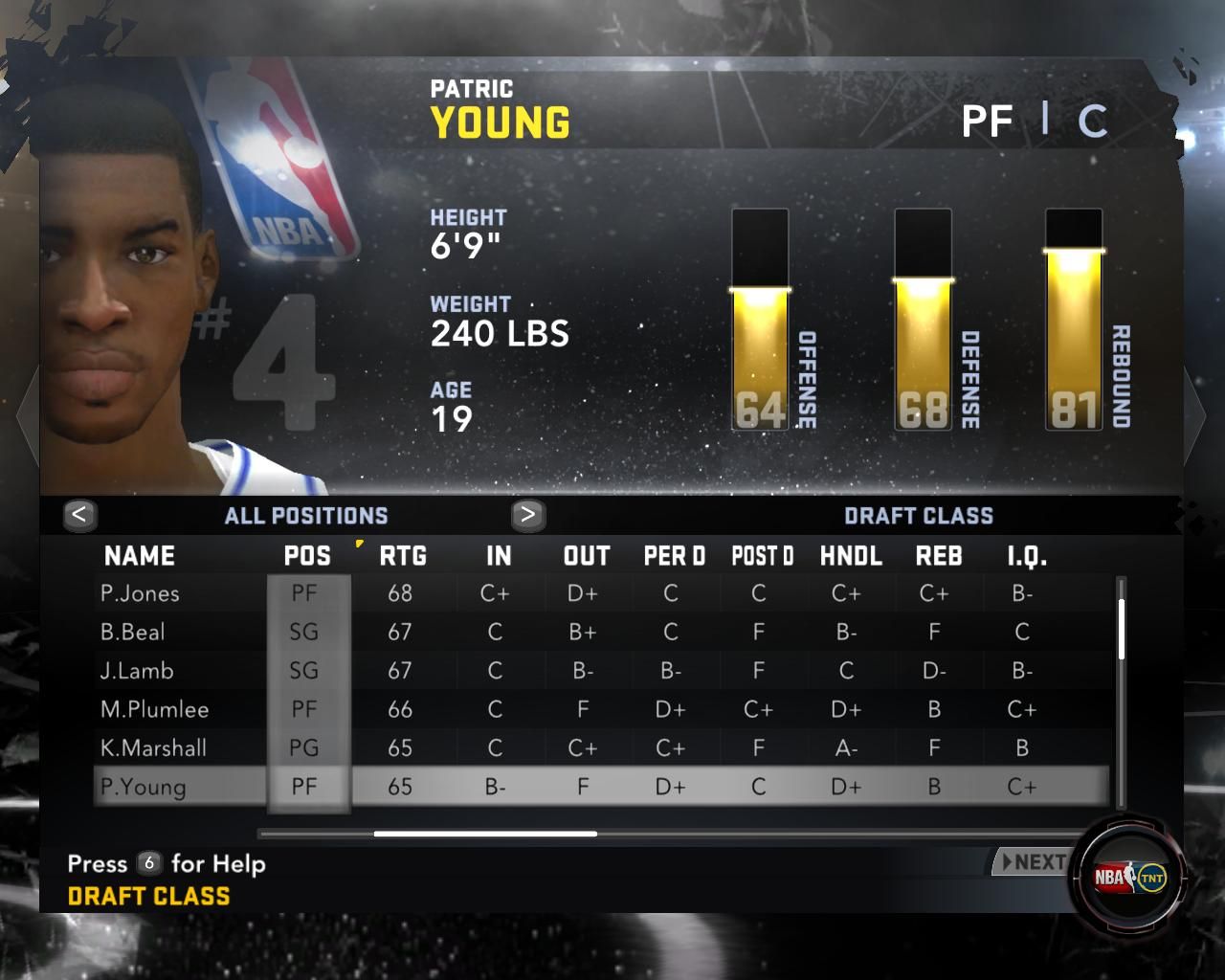Select the P.Jones draft prospect row
Screen dimensions: 1225x980
(140, 593)
